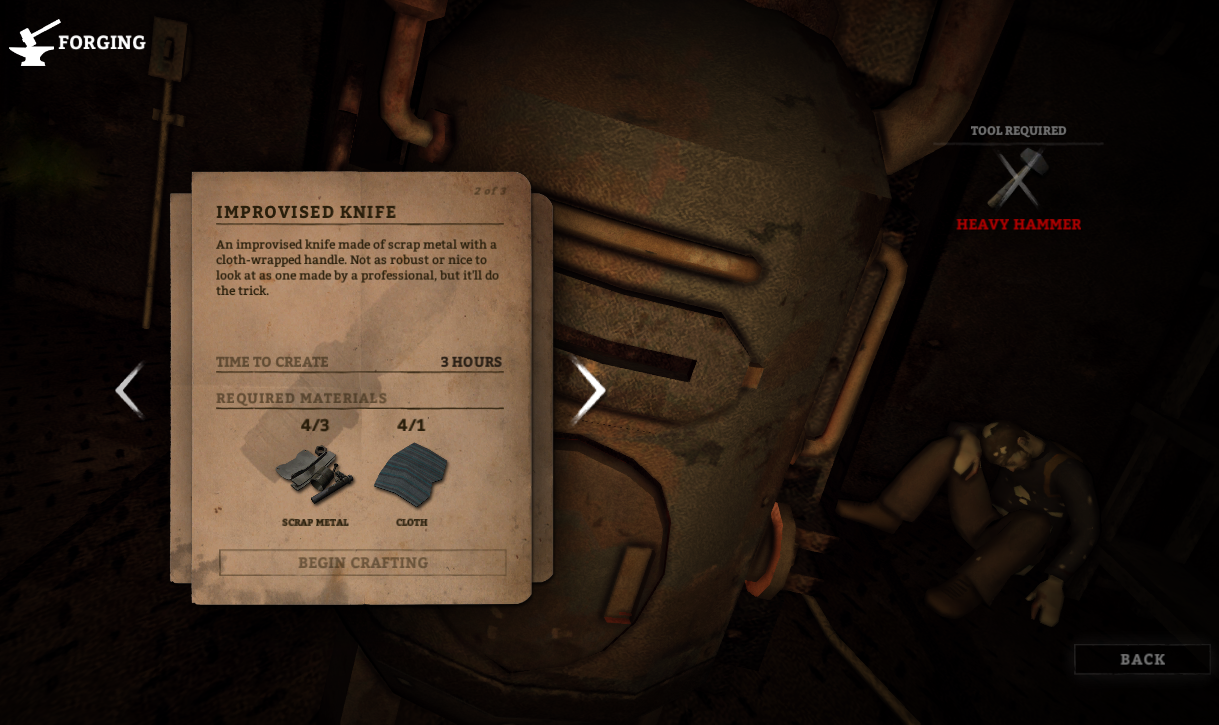The width and height of the screenshot is (1219, 725).
Task: Start crafting with the Begin Crafting button
Action: tap(363, 563)
